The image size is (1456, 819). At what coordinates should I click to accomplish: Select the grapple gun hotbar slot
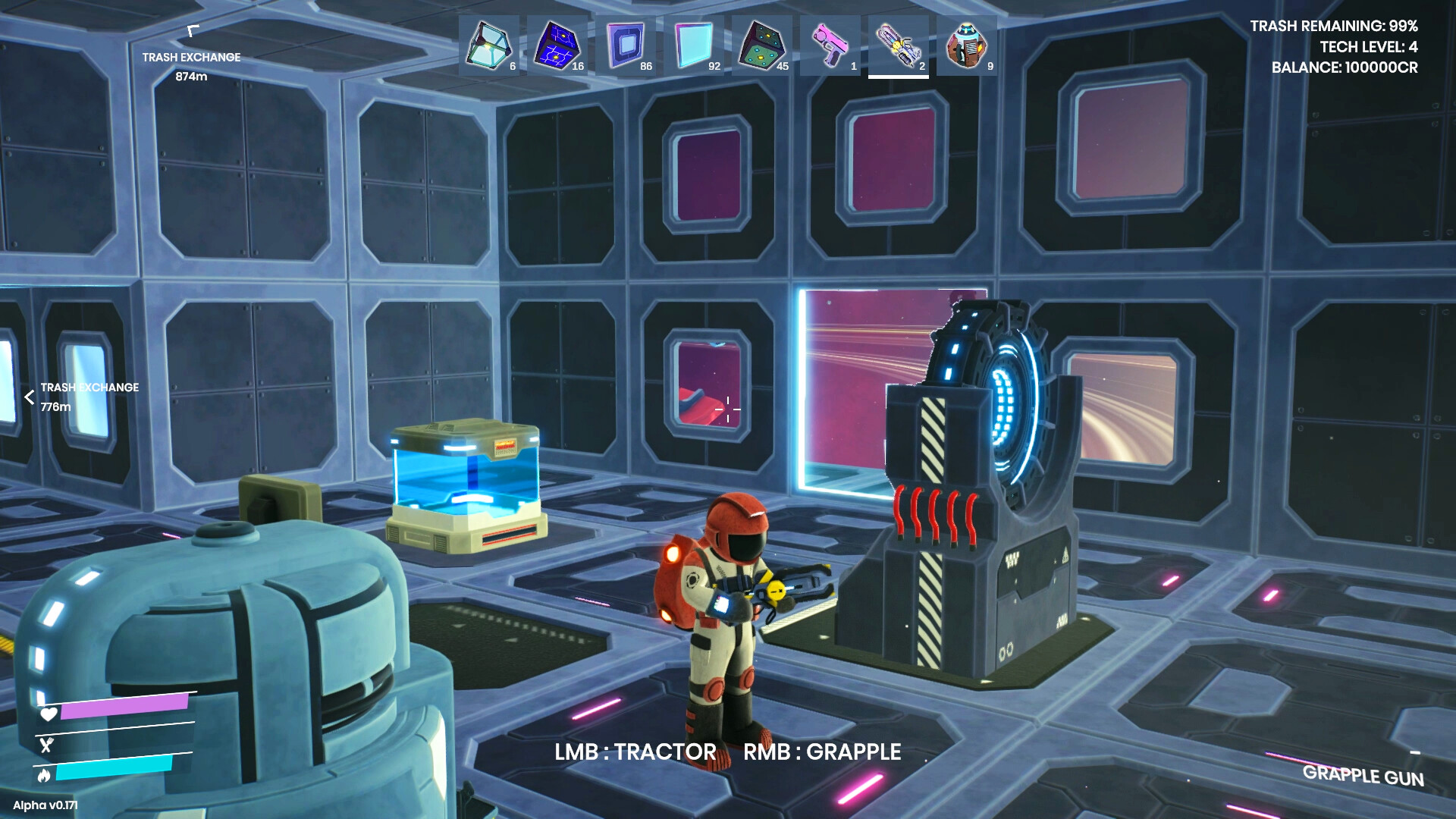pos(898,45)
